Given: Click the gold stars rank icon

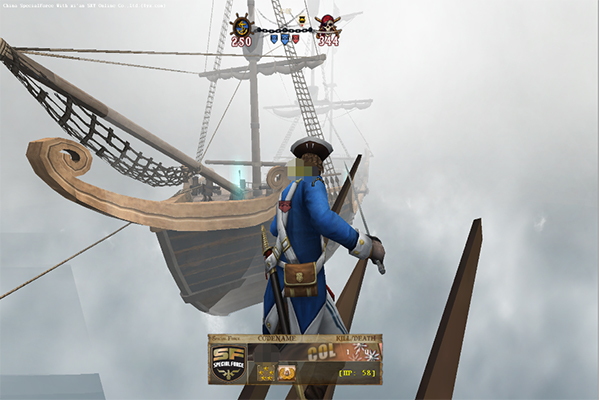Looking at the screenshot, I should point(265,373).
